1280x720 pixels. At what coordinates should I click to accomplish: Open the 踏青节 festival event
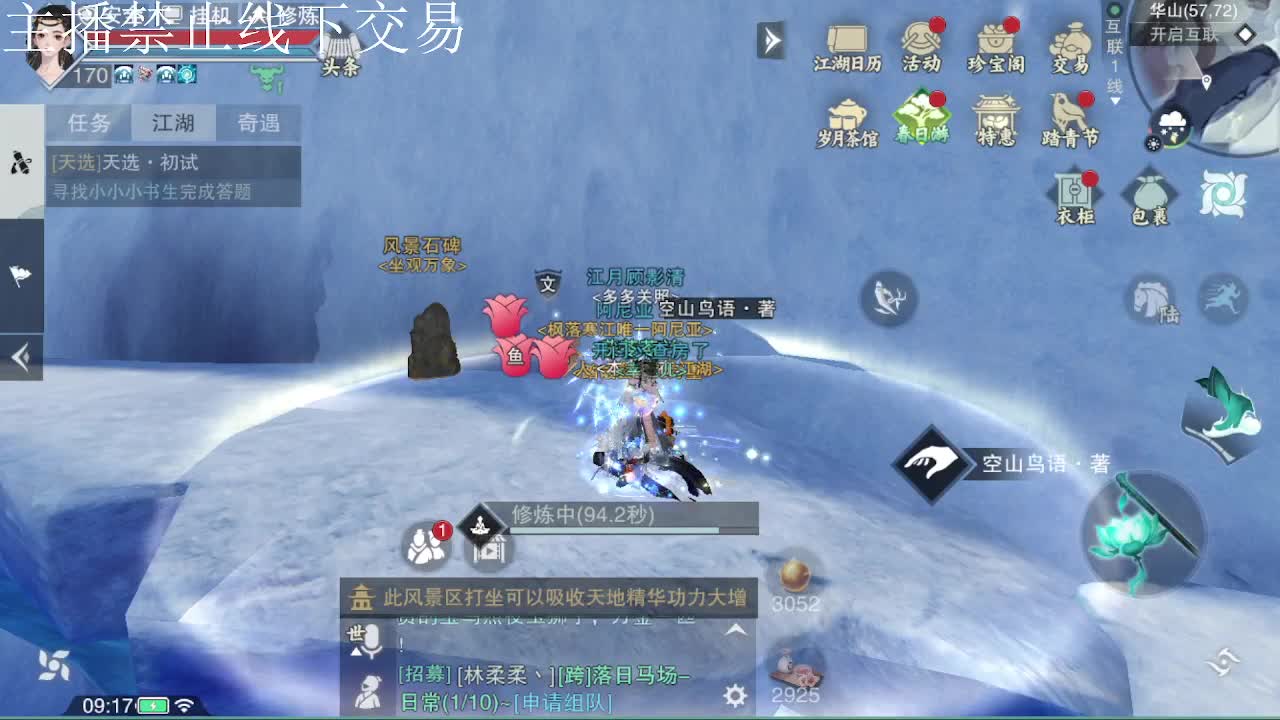(1070, 120)
